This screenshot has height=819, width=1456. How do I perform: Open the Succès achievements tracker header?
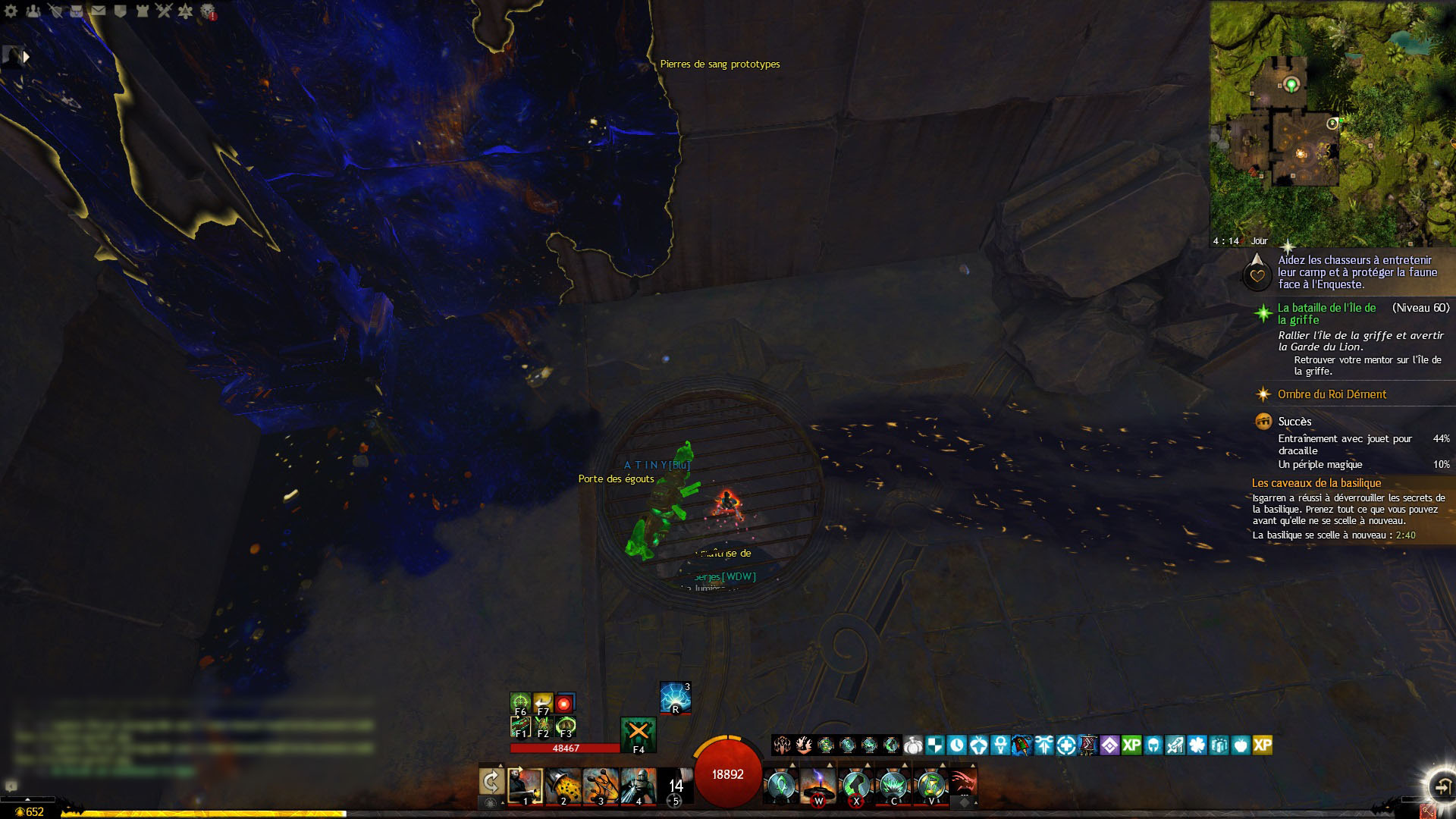pos(1294,422)
